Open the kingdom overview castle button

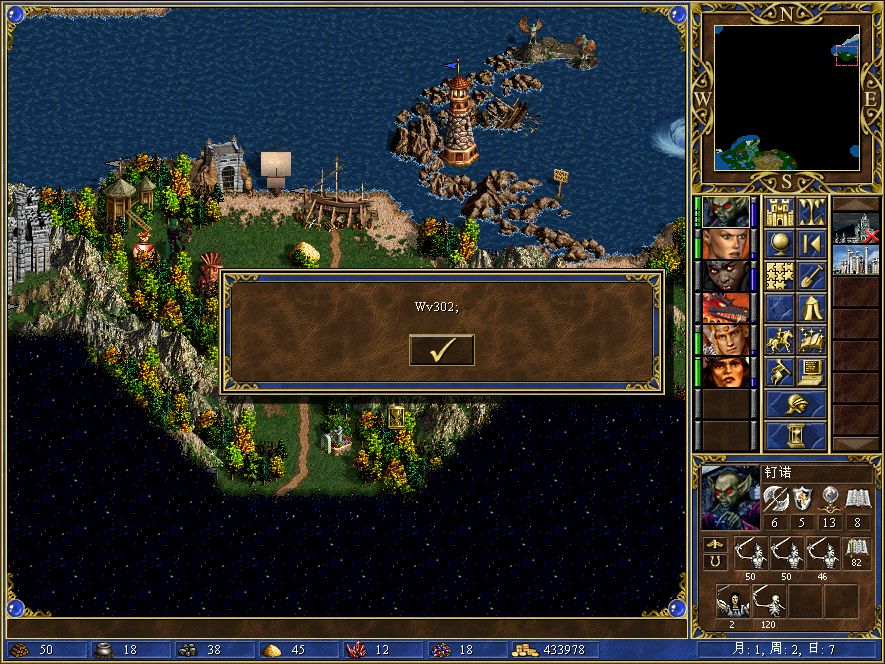point(780,212)
